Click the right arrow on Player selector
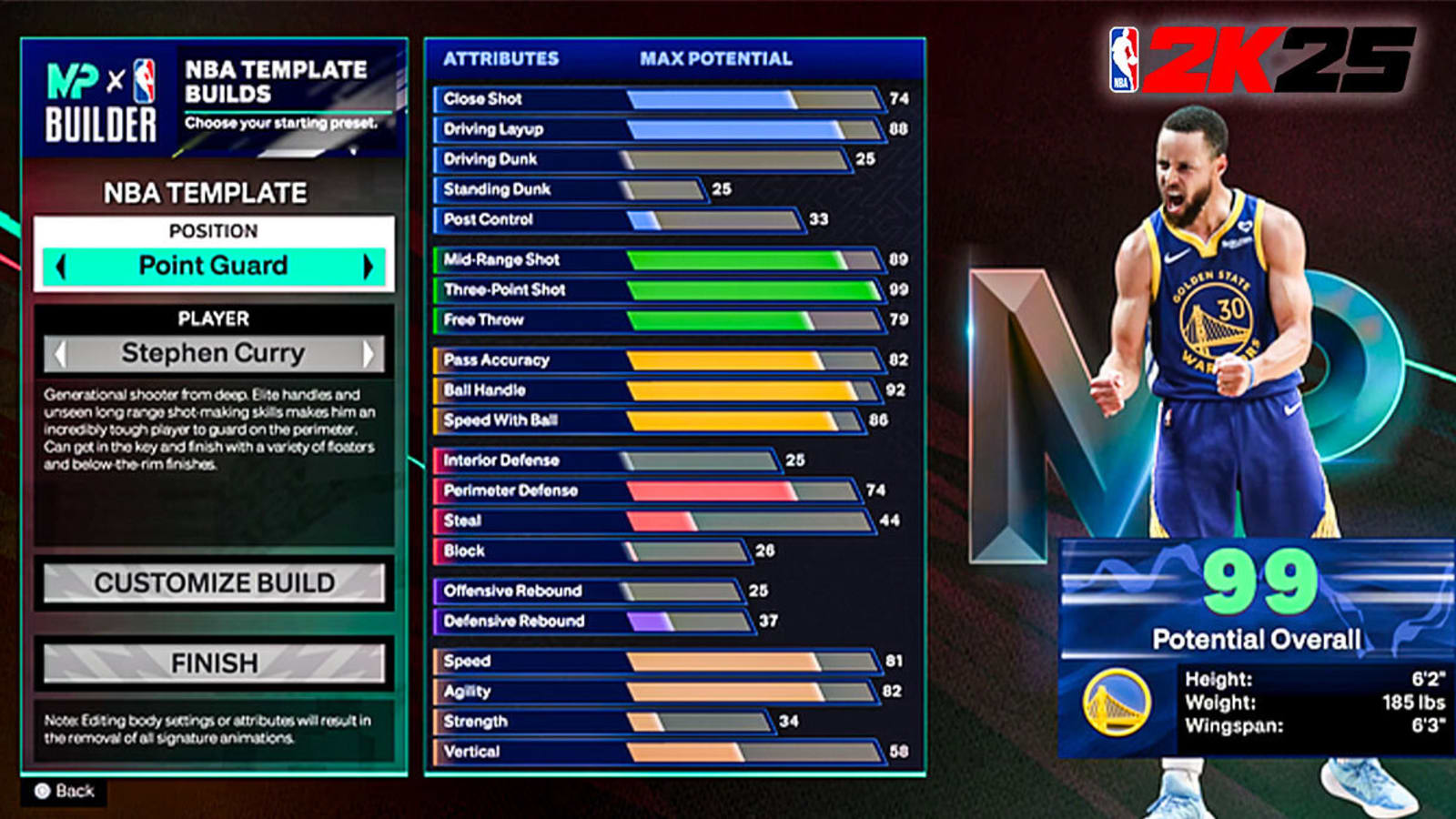Screen dimensions: 1456x819 (370, 353)
